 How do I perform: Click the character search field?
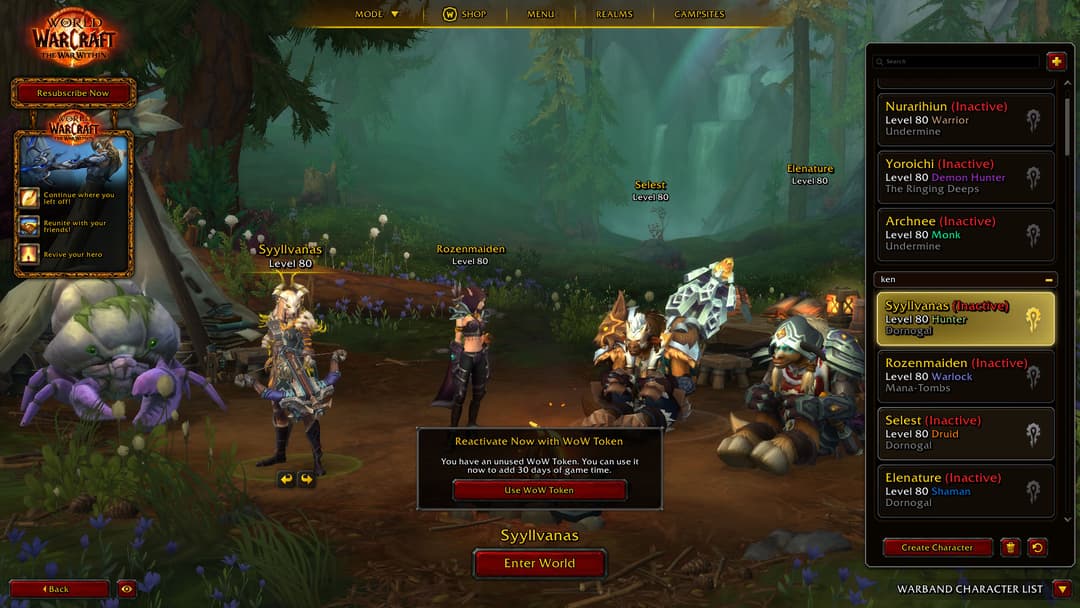[960, 61]
